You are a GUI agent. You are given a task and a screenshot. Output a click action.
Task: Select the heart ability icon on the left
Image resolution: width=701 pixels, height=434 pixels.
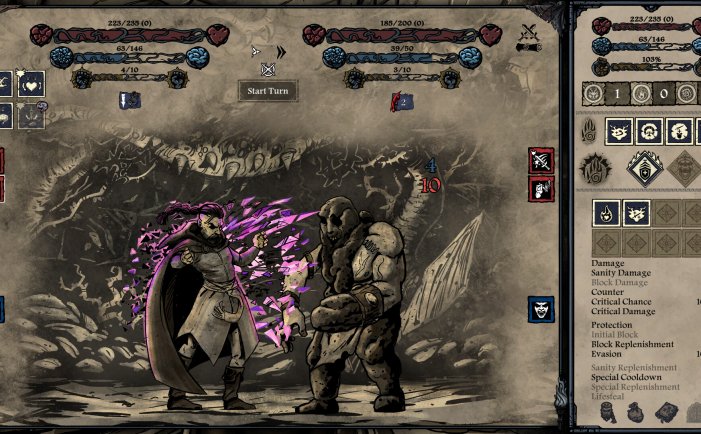pos(32,84)
